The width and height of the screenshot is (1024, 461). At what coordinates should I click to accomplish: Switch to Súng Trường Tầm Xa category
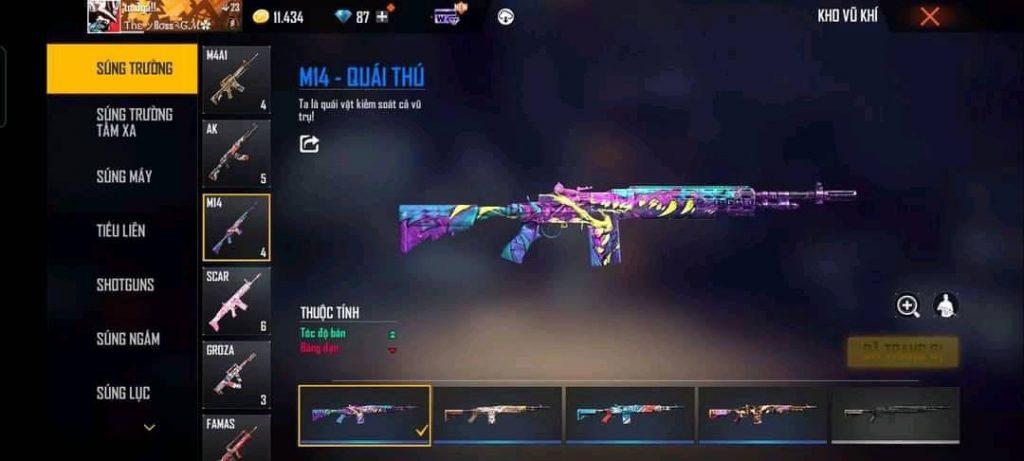[x=134, y=122]
